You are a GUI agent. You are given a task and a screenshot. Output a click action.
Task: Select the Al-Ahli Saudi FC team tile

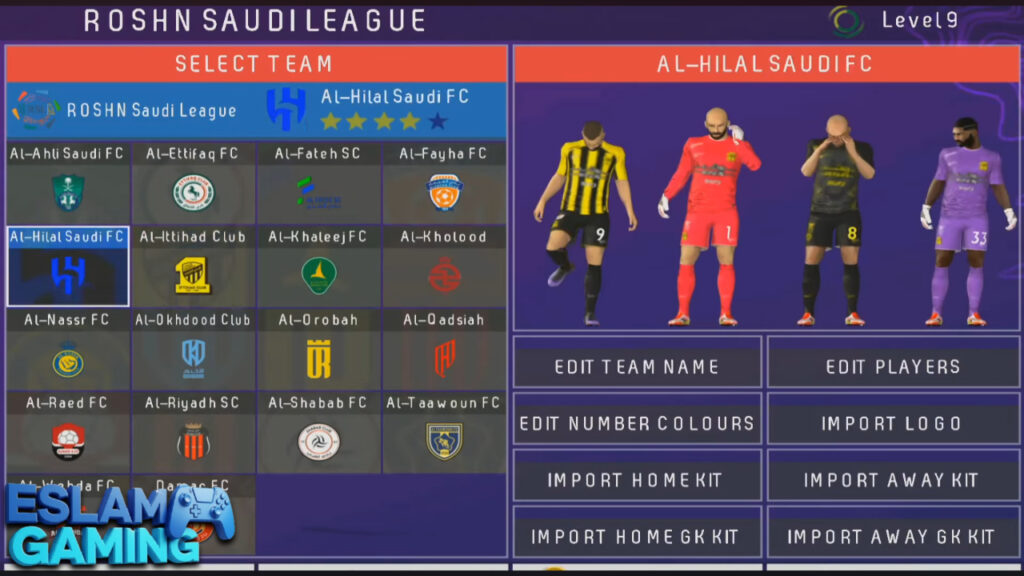click(68, 183)
